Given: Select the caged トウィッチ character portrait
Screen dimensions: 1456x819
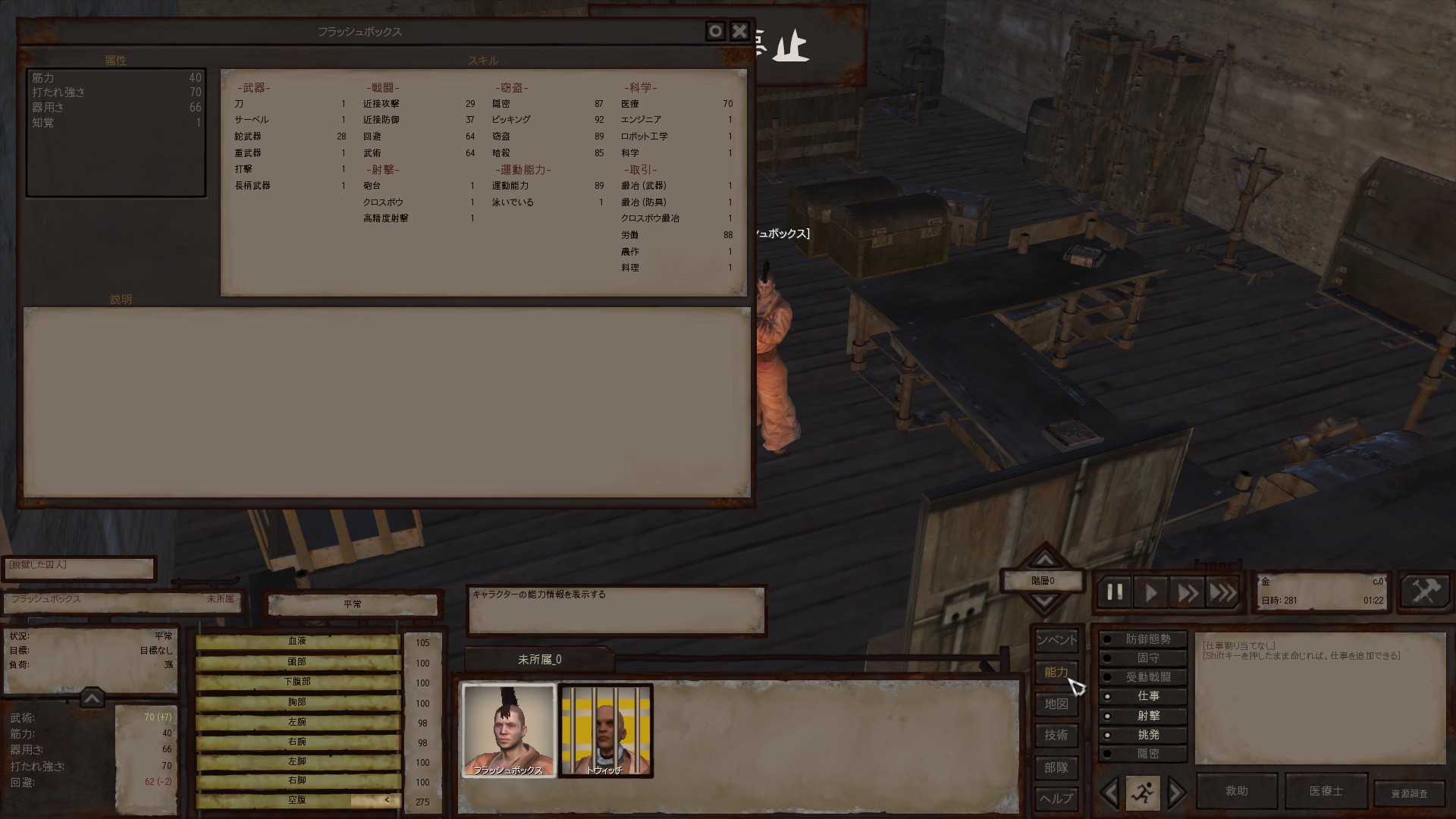Looking at the screenshot, I should [x=605, y=730].
